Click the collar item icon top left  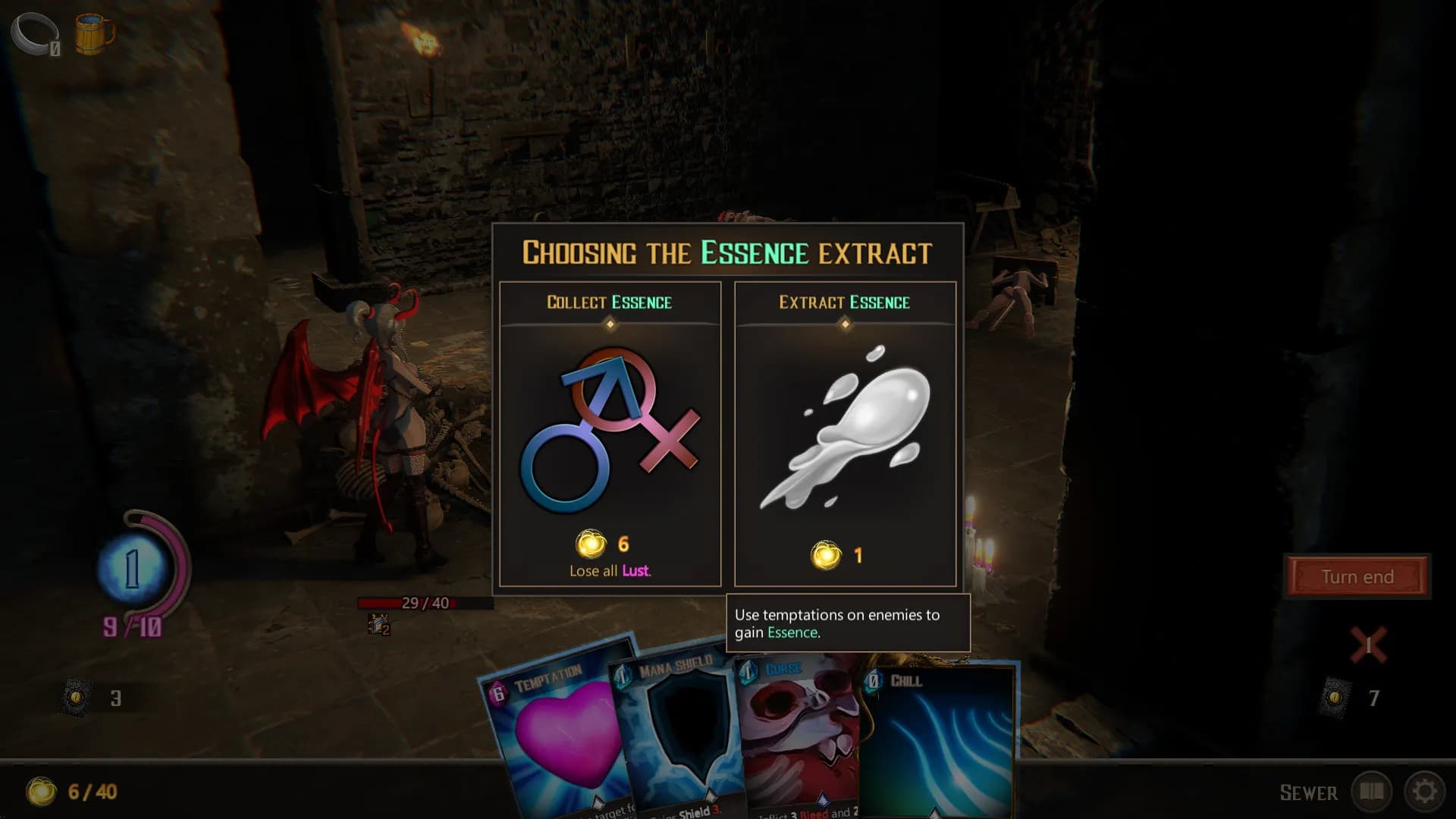coord(34,32)
